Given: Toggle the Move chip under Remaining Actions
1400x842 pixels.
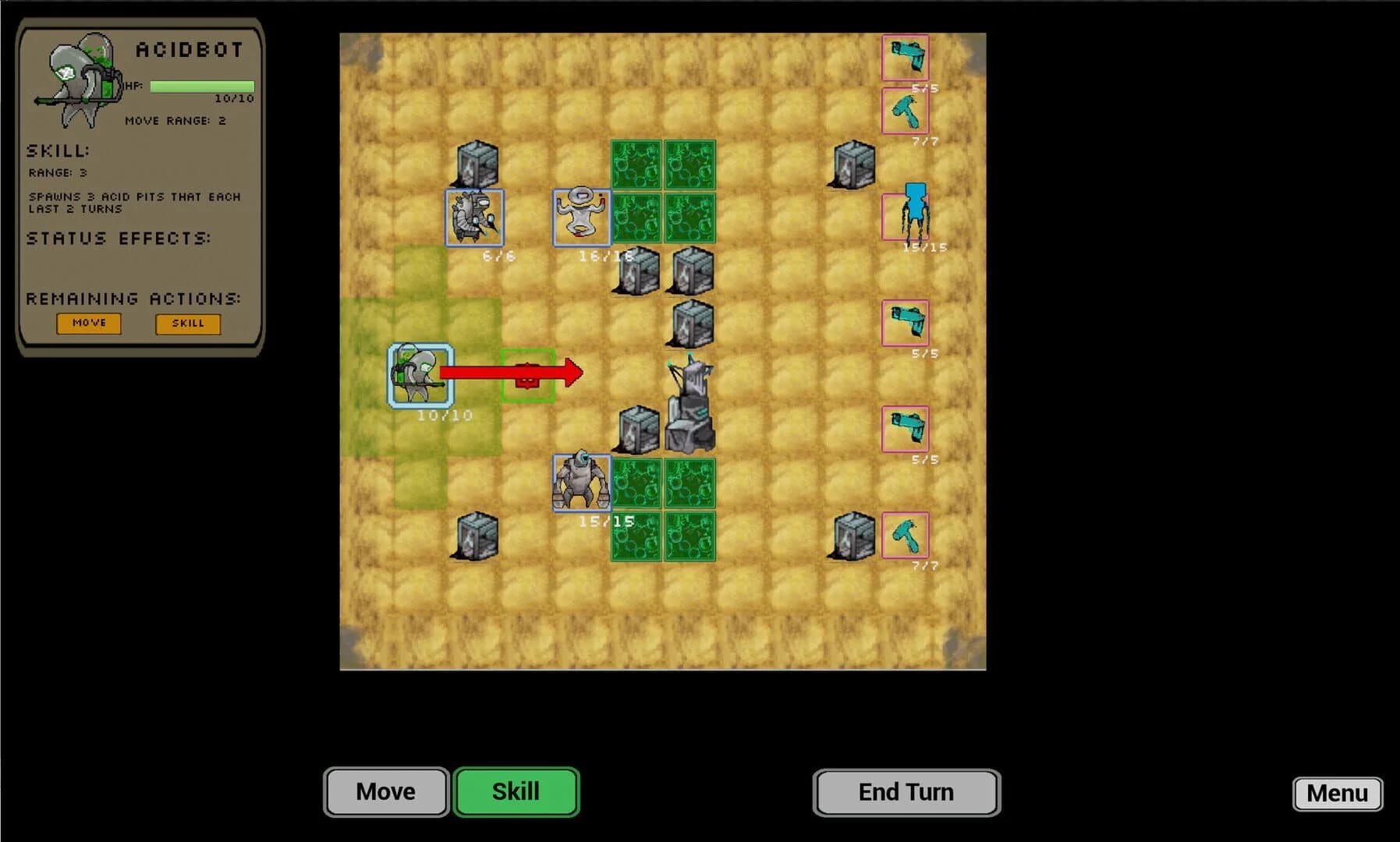Looking at the screenshot, I should [88, 323].
